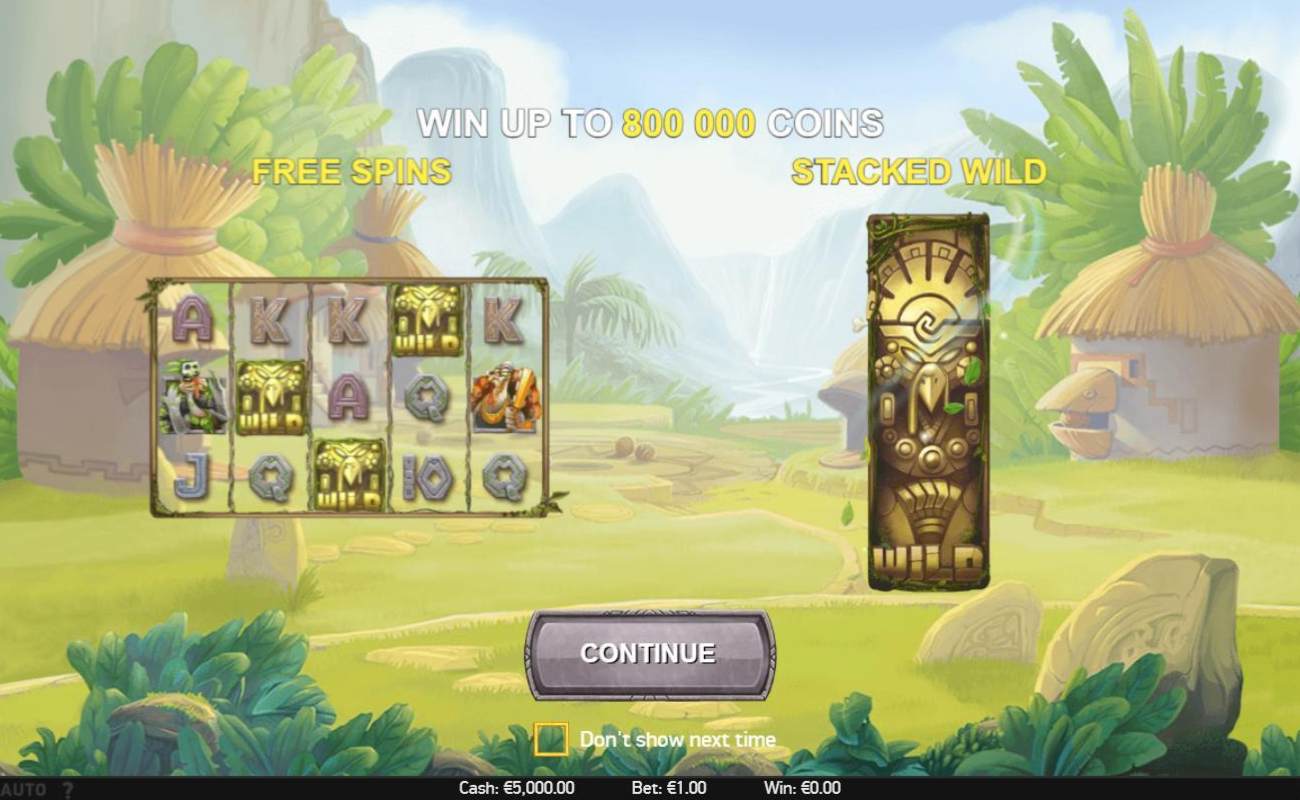Image resolution: width=1300 pixels, height=800 pixels.
Task: Click the CONTINUE button
Action: (x=650, y=652)
